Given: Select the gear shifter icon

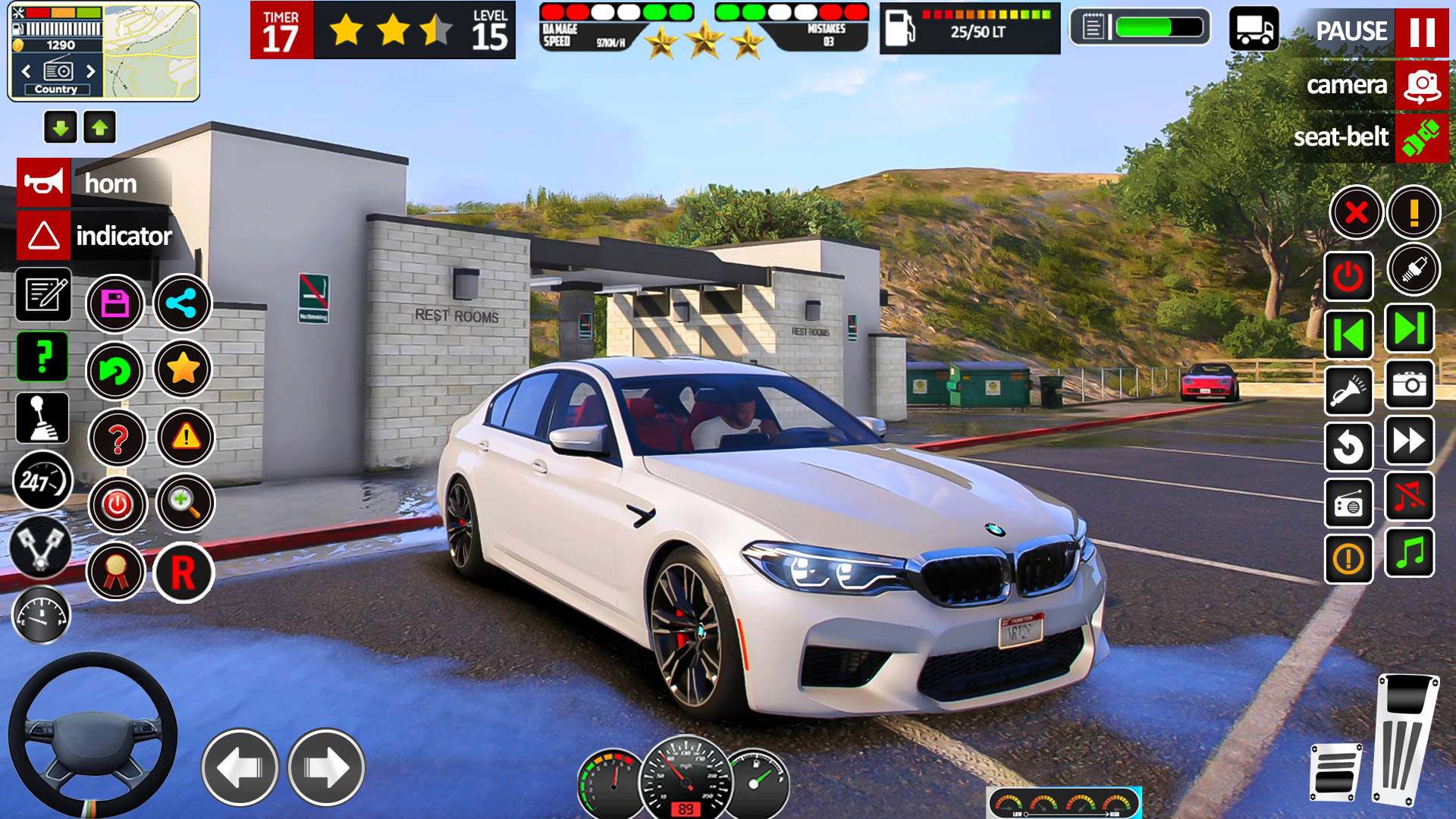Looking at the screenshot, I should click(x=42, y=419).
